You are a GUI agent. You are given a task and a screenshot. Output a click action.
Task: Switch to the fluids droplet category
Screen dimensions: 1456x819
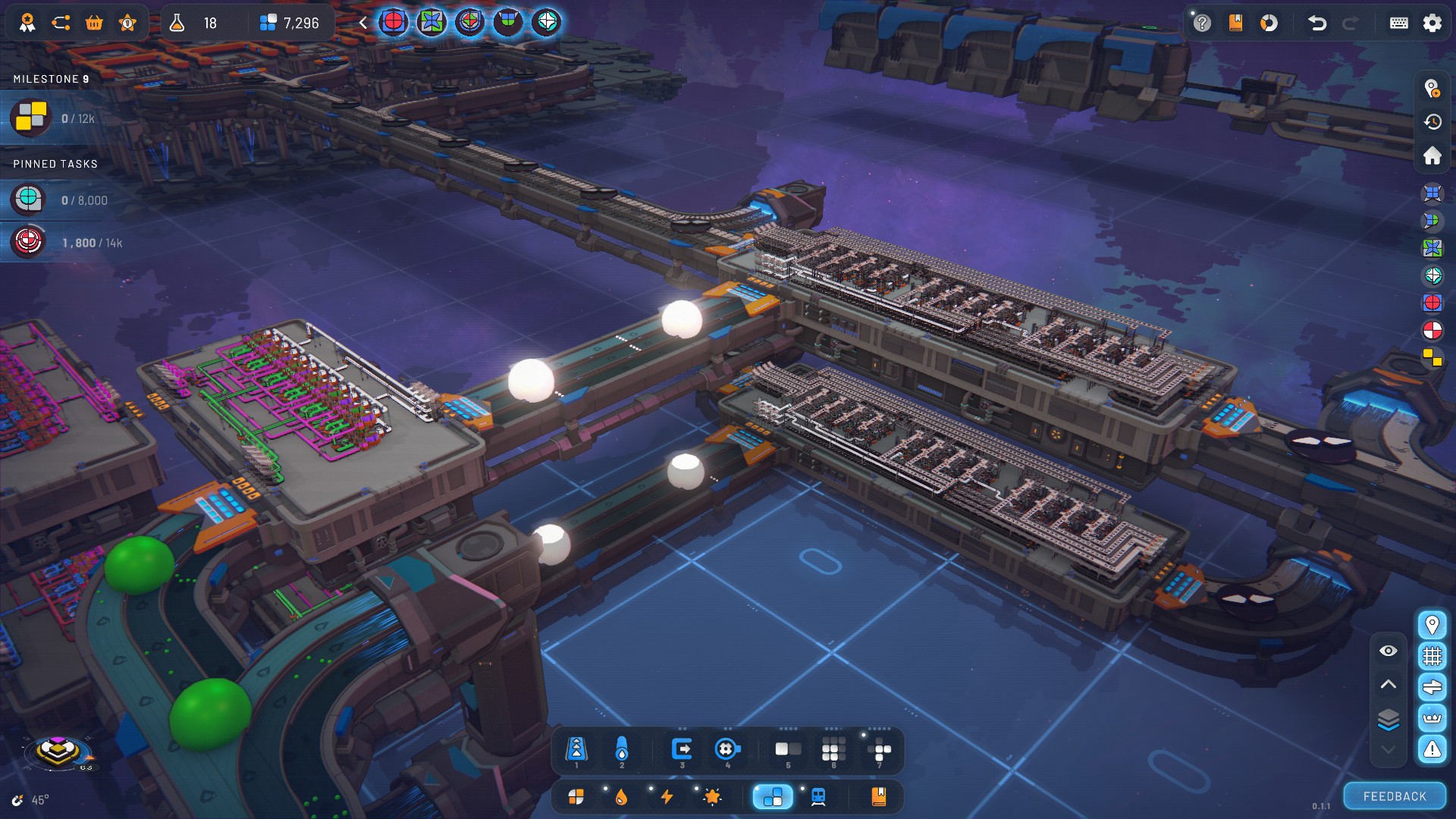622,797
